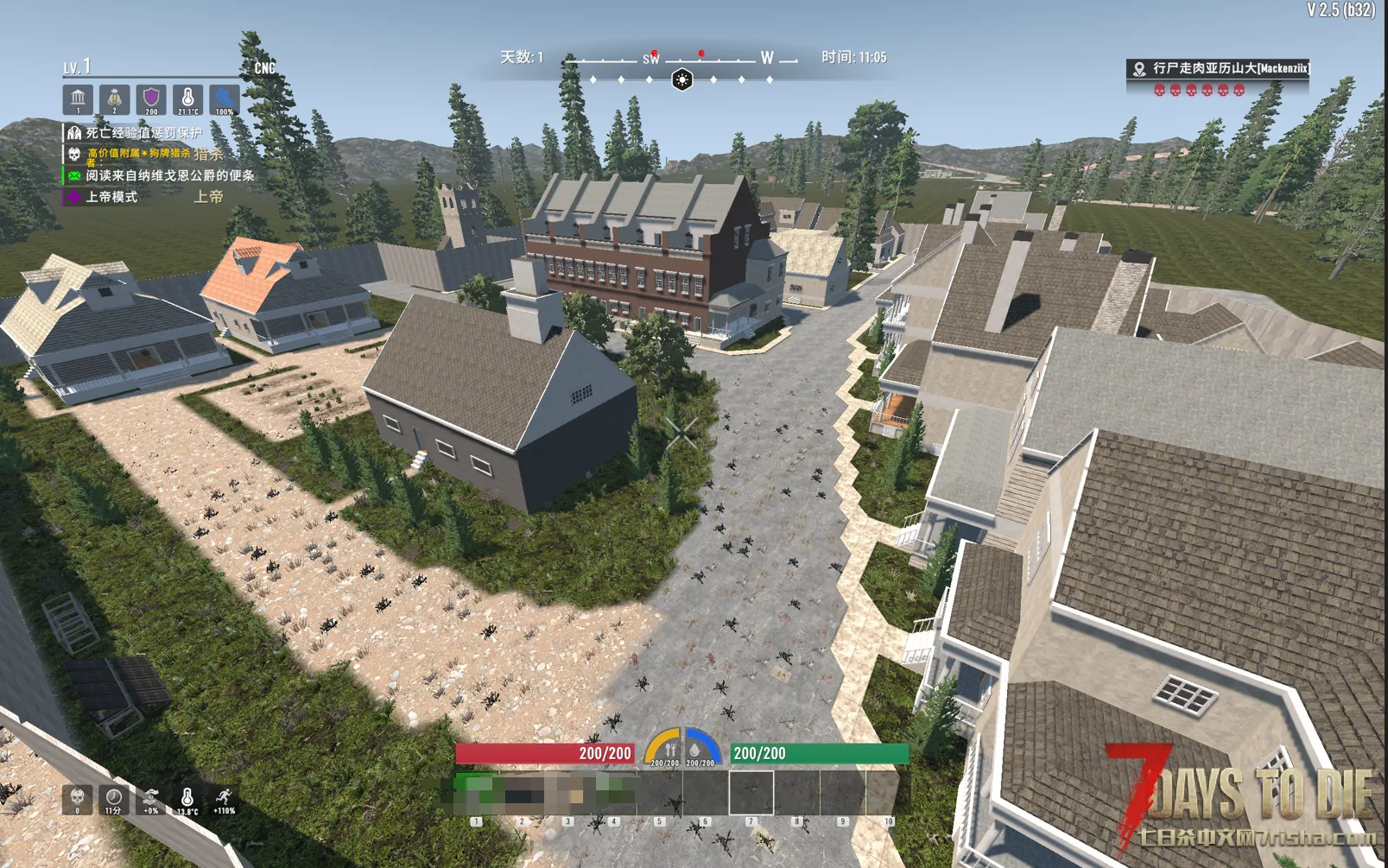This screenshot has height=868, width=1388.
Task: Open the death XP penalty protection buff
Action: (143, 132)
